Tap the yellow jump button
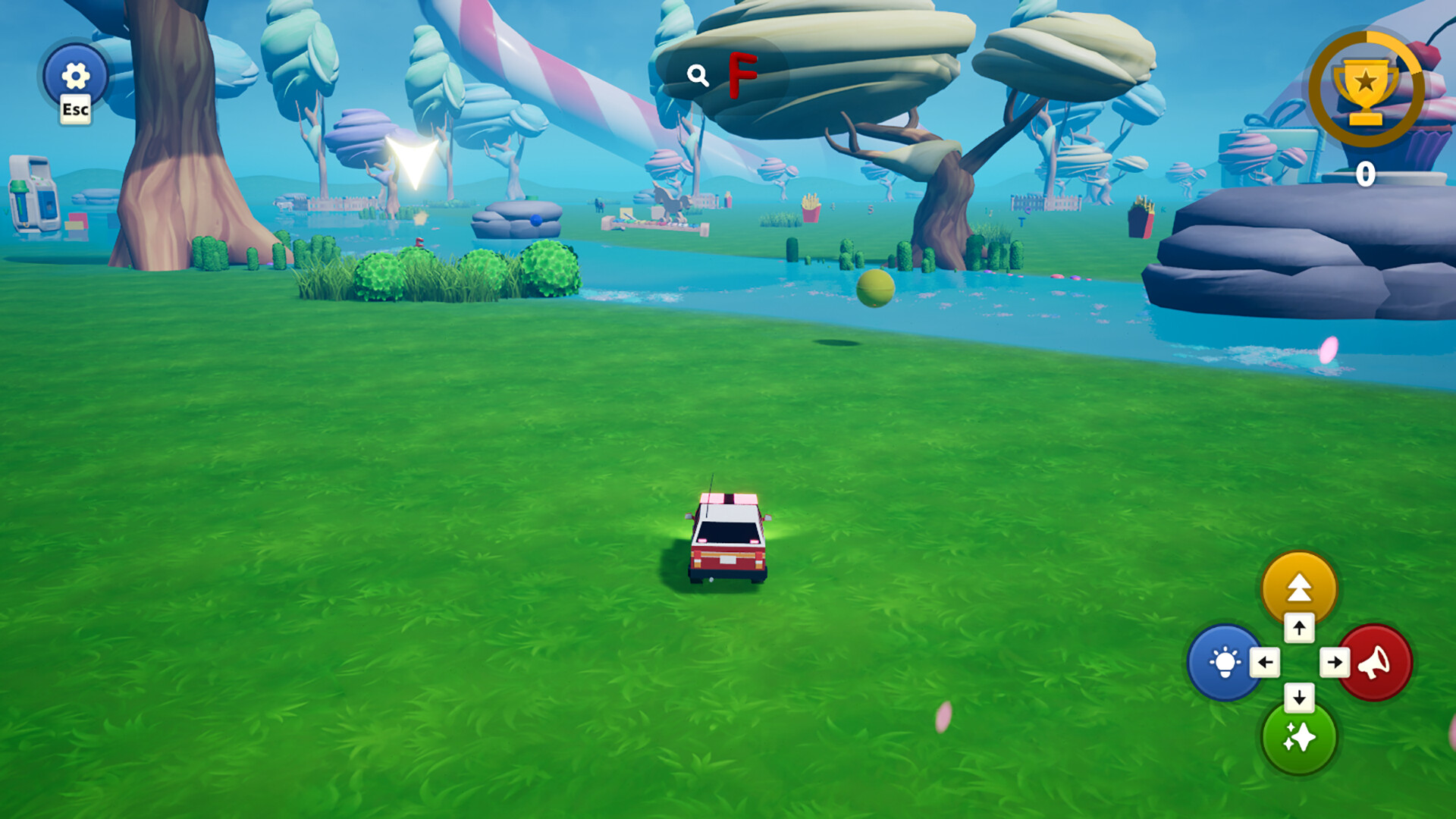 tap(1298, 585)
